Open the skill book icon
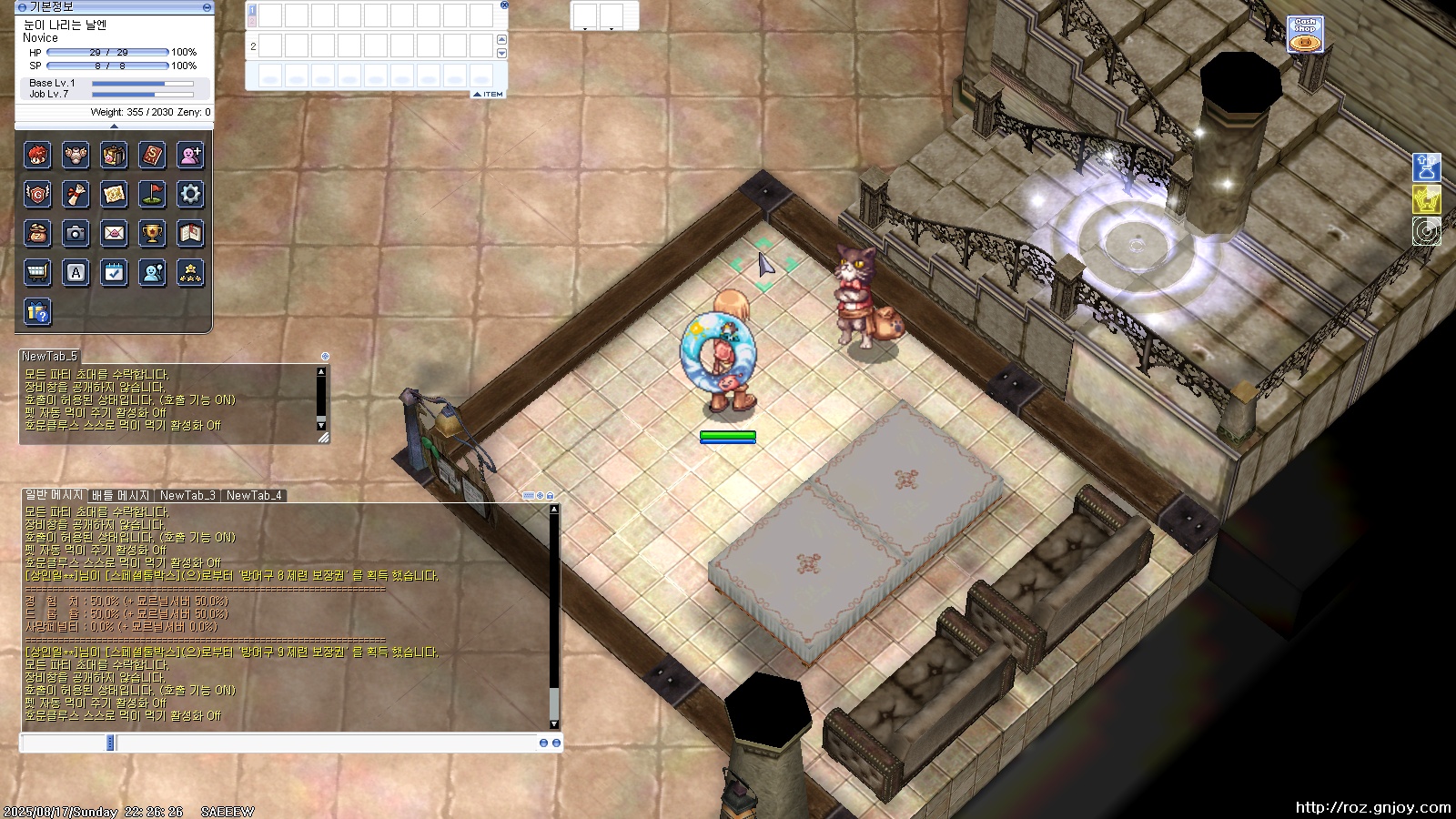 (x=152, y=156)
